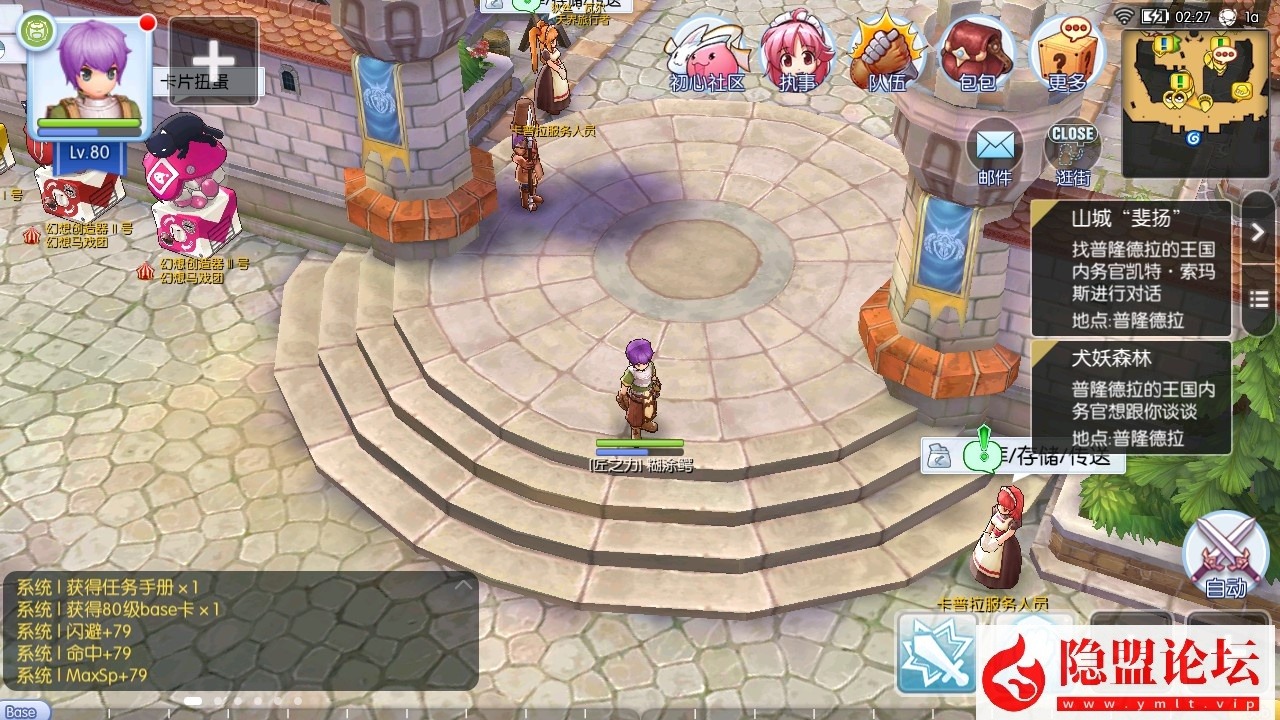The image size is (1280, 720).
Task: Open the quest list icon
Action: tap(1258, 299)
